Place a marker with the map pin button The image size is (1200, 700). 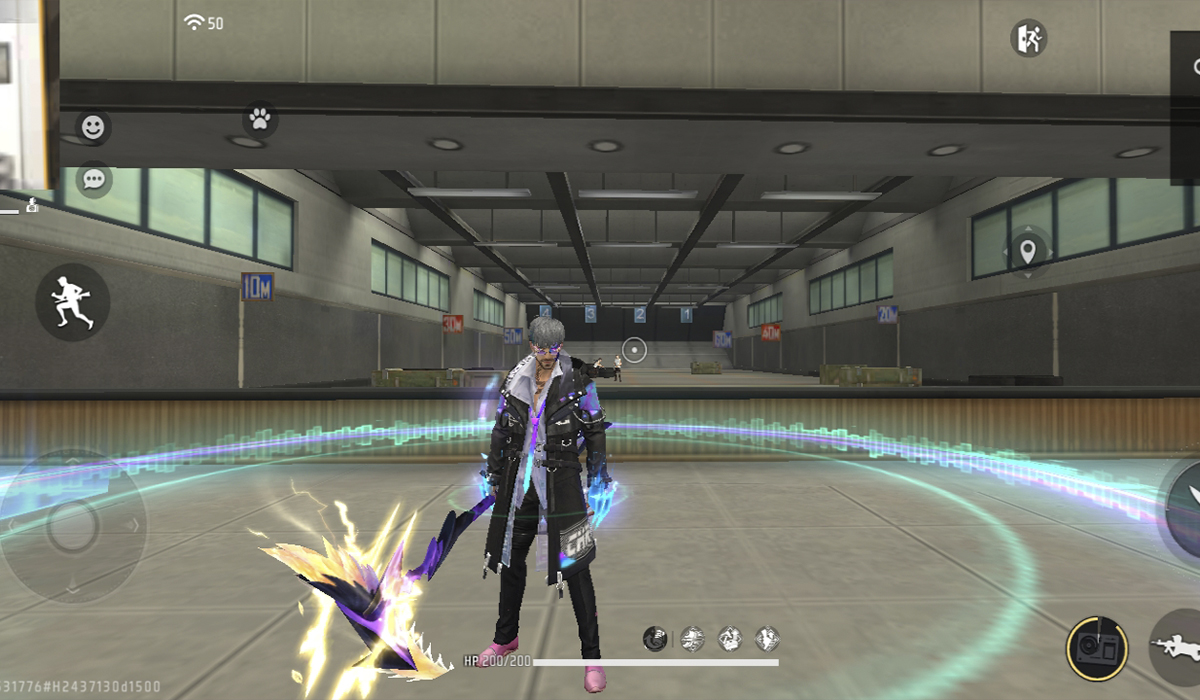1027,251
